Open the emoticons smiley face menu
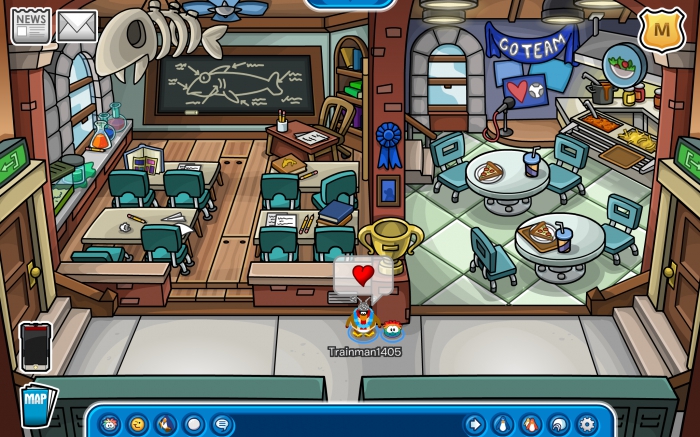The image size is (700, 437). tap(138, 424)
